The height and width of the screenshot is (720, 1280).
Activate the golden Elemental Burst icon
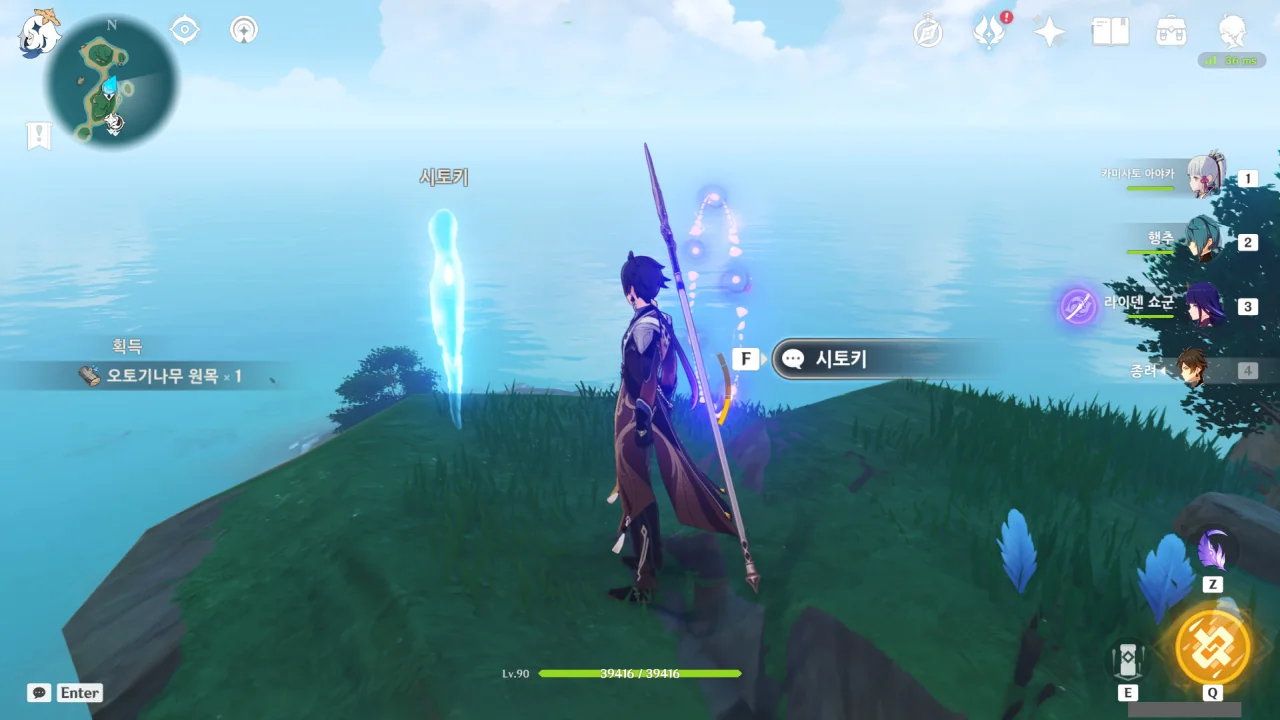point(1212,646)
